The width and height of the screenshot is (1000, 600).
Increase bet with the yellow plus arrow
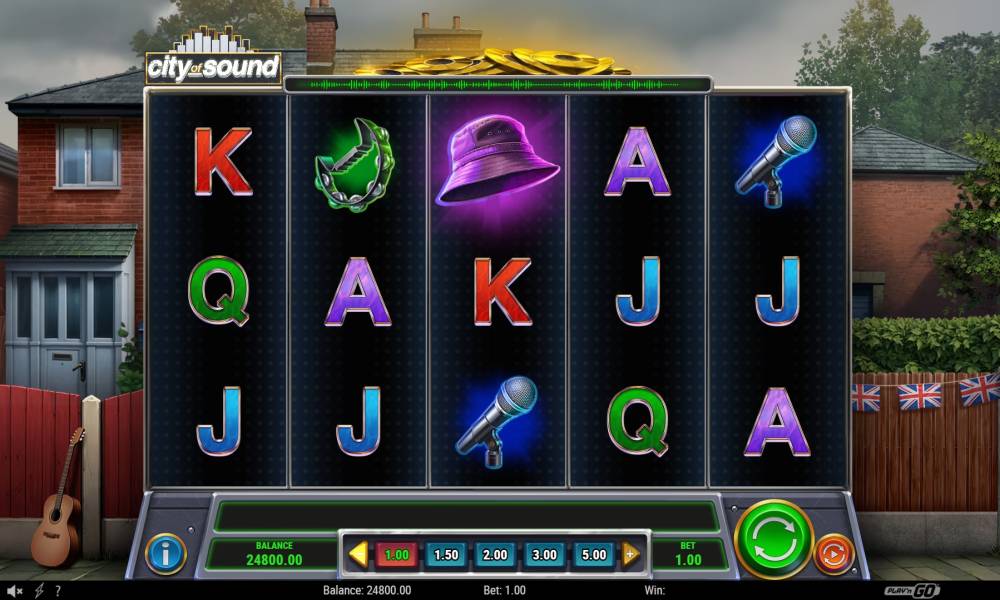click(x=631, y=554)
